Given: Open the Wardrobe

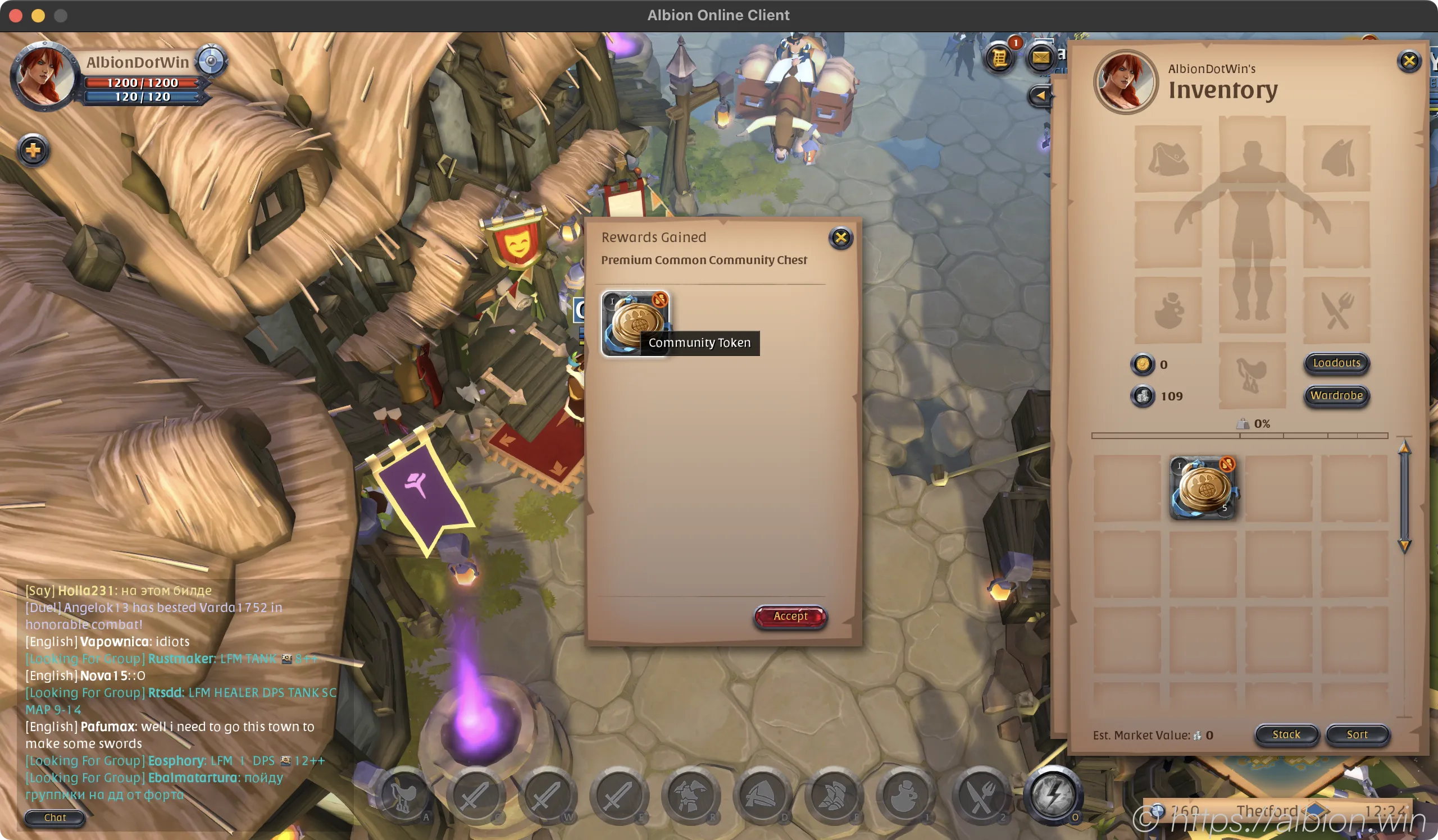Looking at the screenshot, I should (1336, 396).
